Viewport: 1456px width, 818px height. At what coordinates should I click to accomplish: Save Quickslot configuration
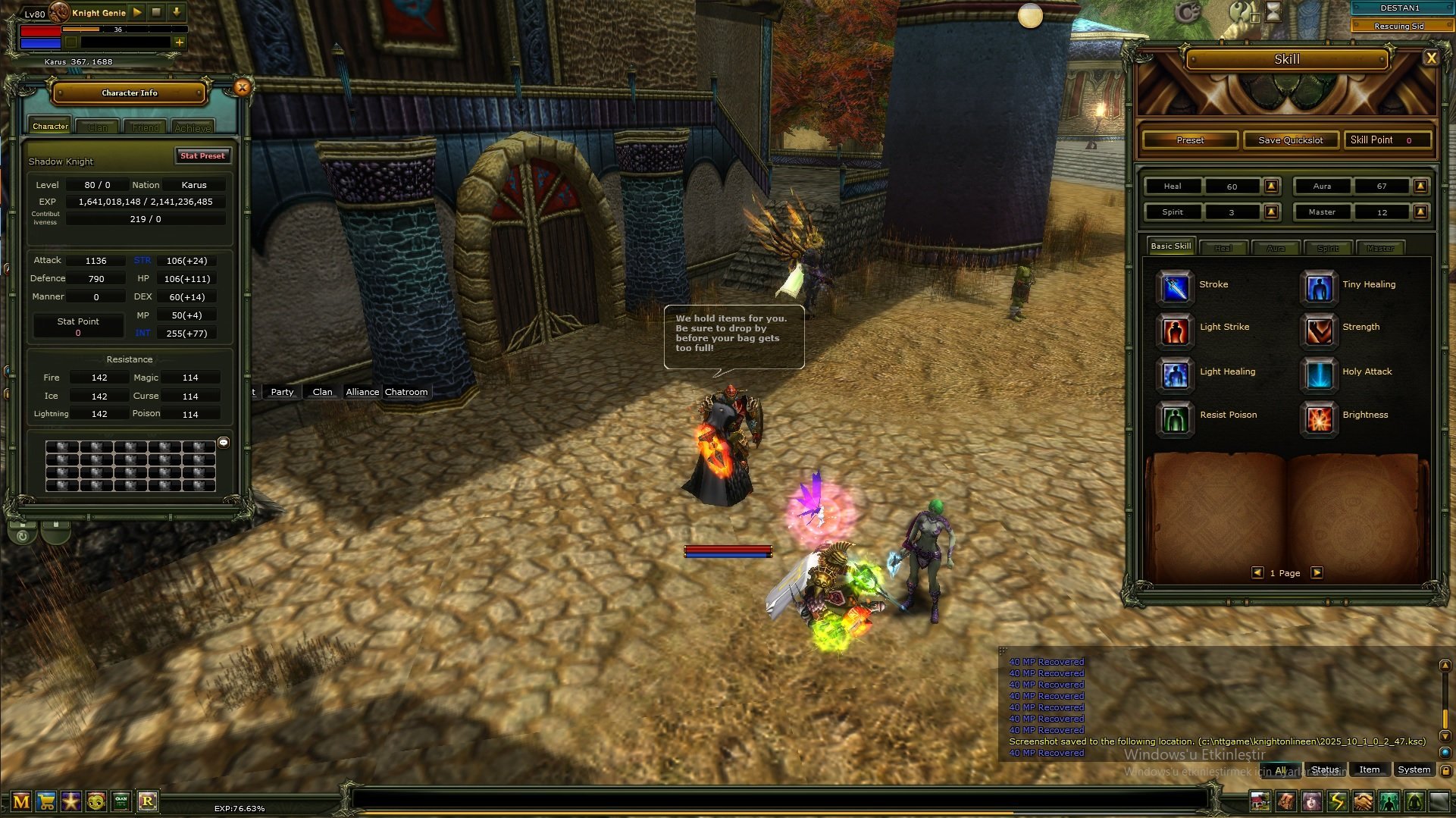(1290, 140)
